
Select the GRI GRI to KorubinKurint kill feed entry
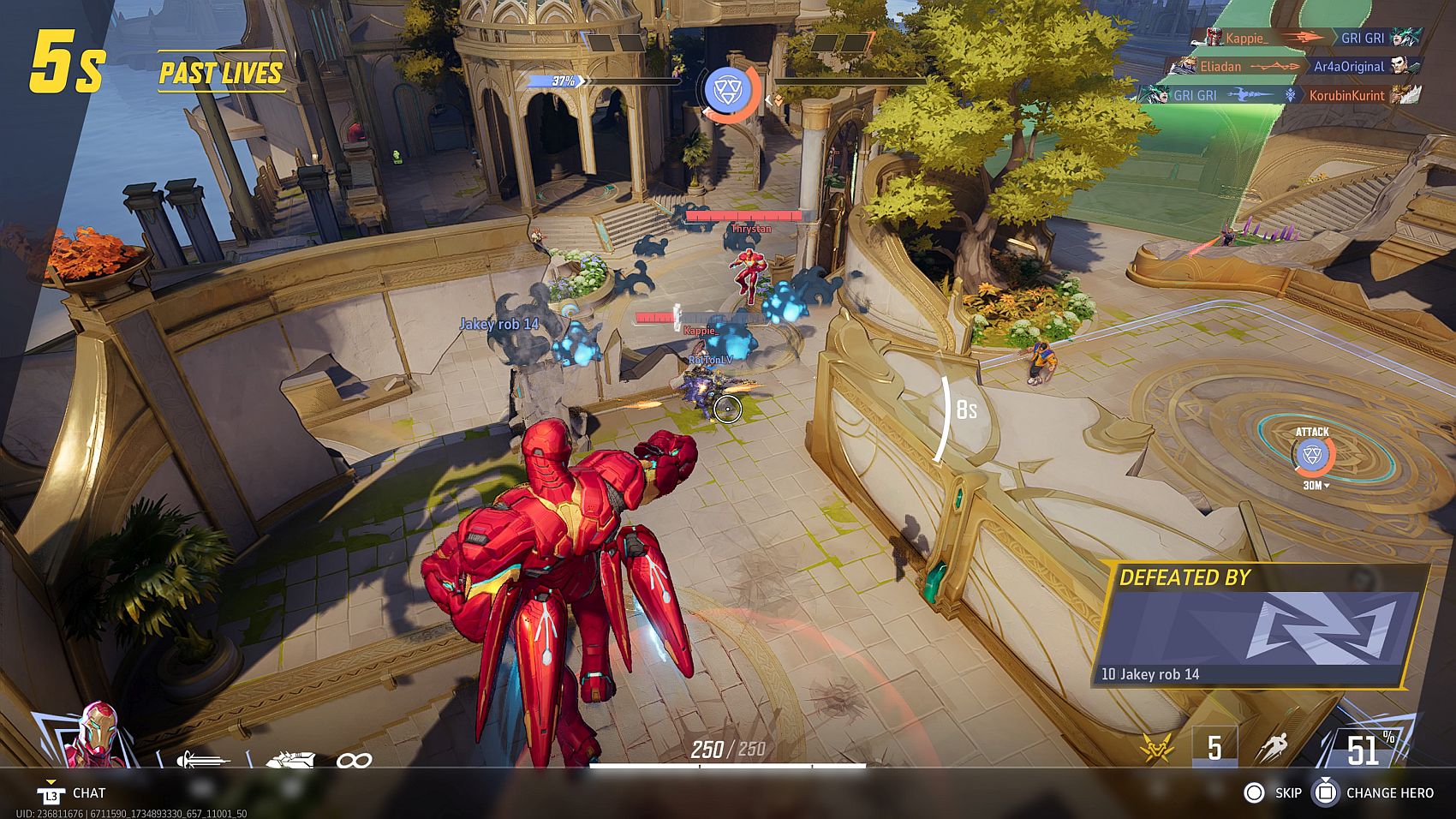point(1280,95)
